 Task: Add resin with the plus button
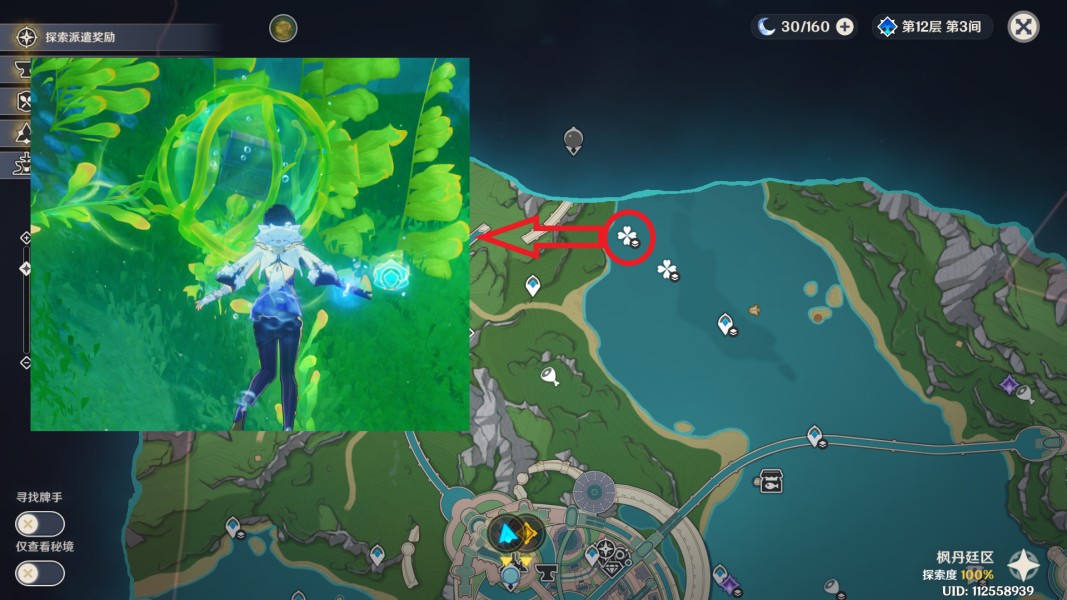[x=845, y=27]
